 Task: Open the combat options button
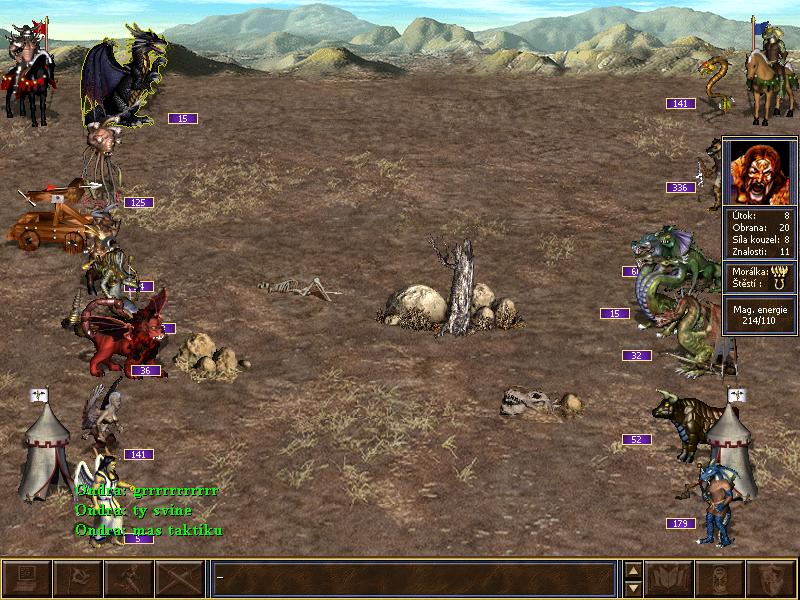[x=27, y=579]
